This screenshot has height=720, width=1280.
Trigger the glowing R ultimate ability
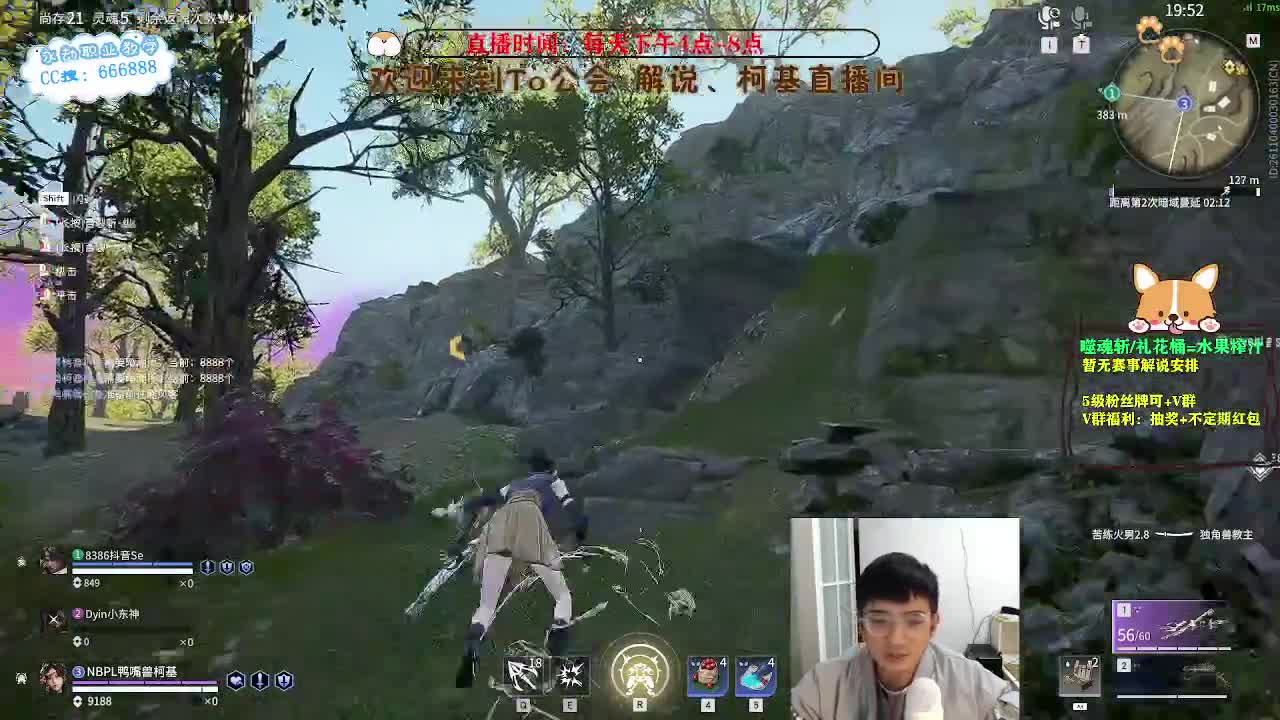pyautogui.click(x=640, y=675)
